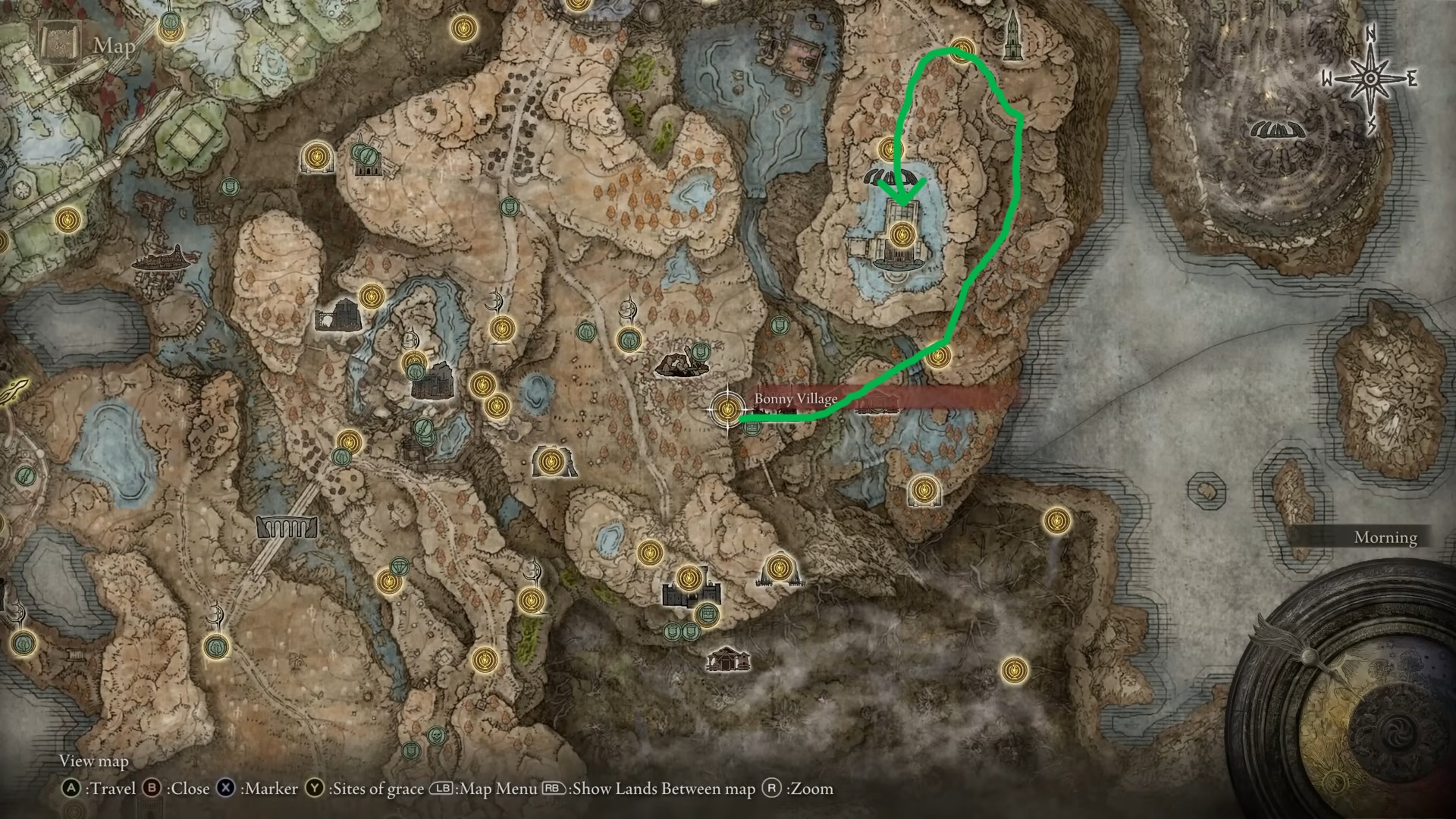This screenshot has width=1456, height=819.
Task: Select the grace where the green route crosses the river
Action: (x=938, y=355)
